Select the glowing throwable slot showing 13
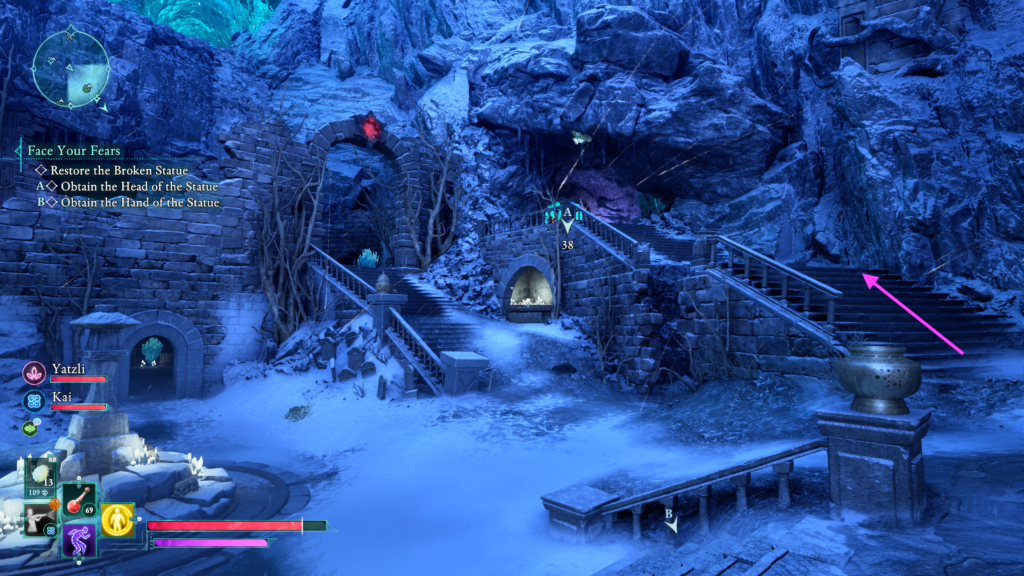This screenshot has width=1024, height=576. click(x=41, y=474)
